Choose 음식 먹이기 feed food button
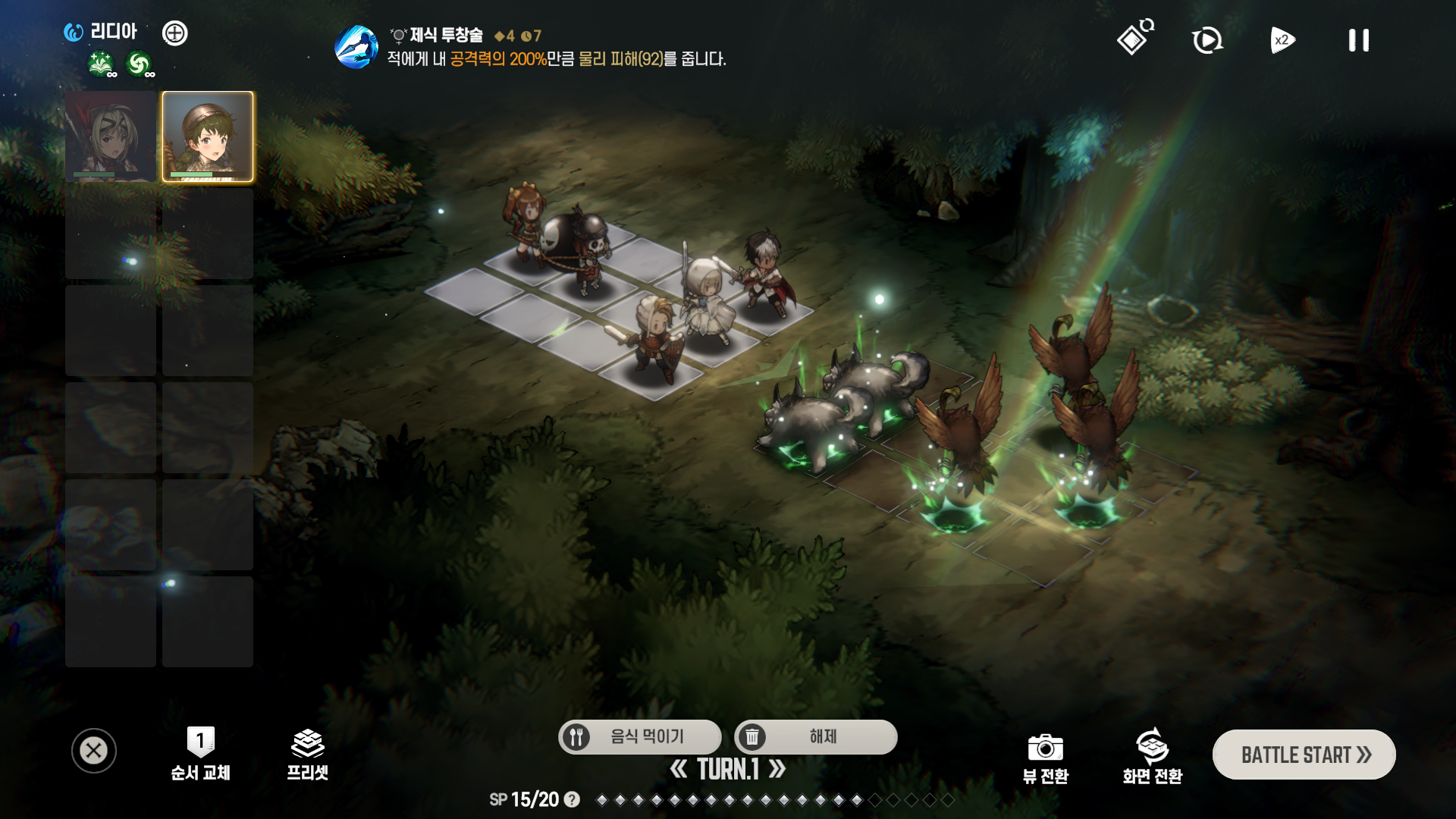The height and width of the screenshot is (819, 1456). pyautogui.click(x=639, y=736)
